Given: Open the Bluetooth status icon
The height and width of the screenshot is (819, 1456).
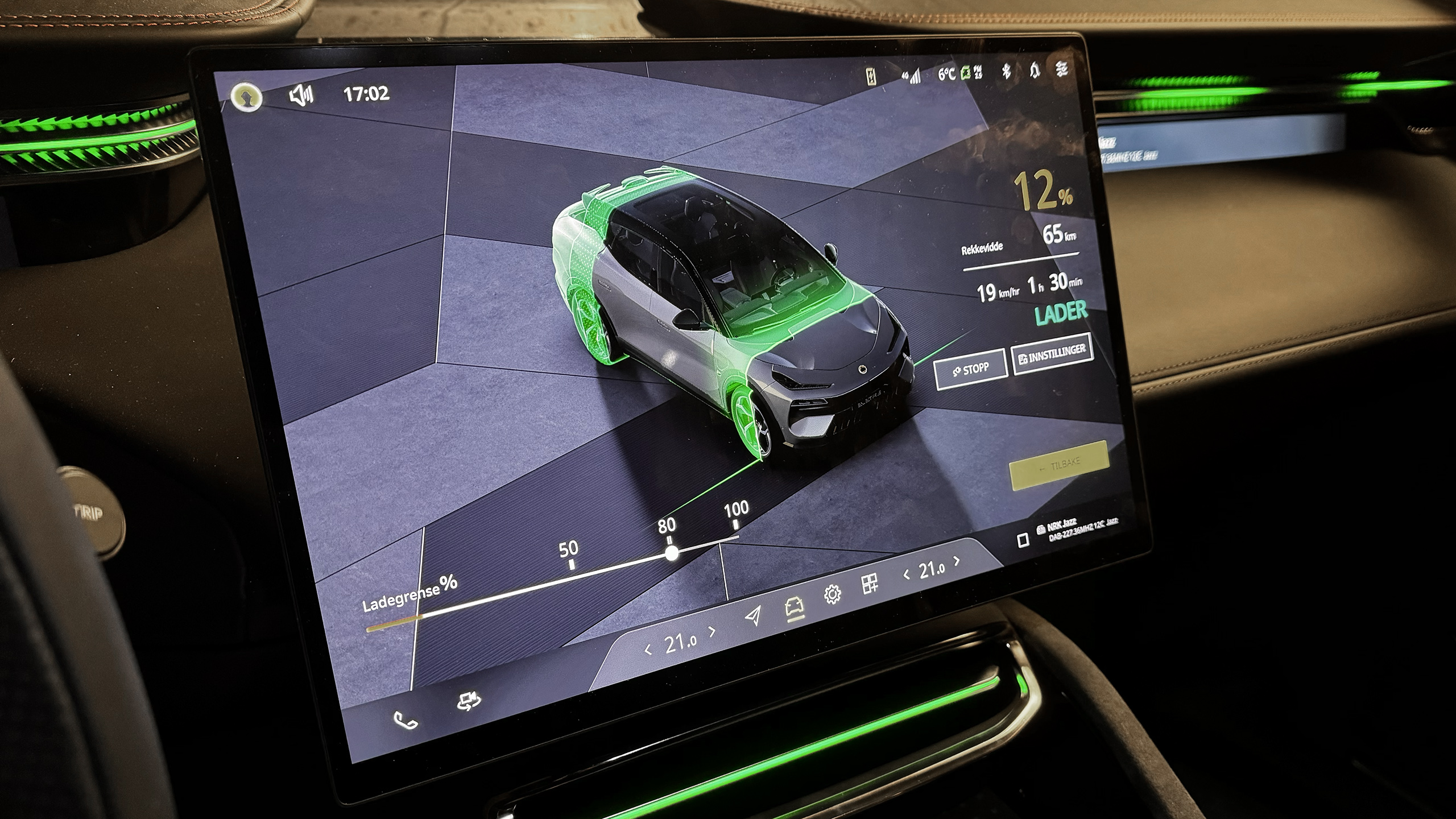Looking at the screenshot, I should [1006, 72].
